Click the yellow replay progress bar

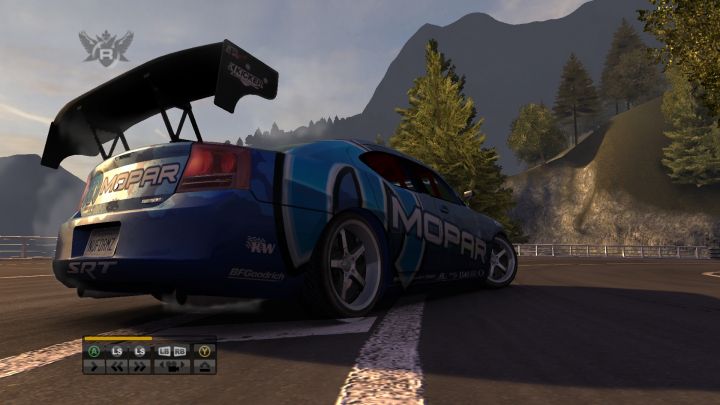click(118, 339)
